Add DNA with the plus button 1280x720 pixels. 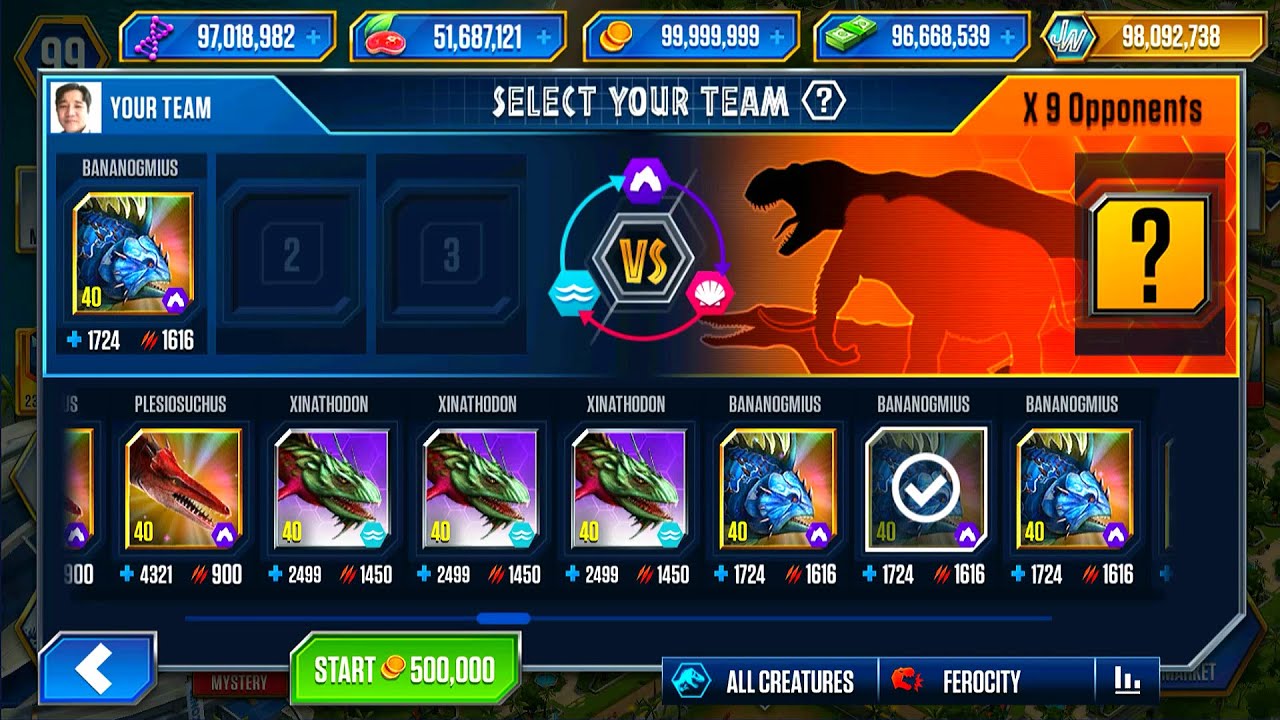coord(314,38)
